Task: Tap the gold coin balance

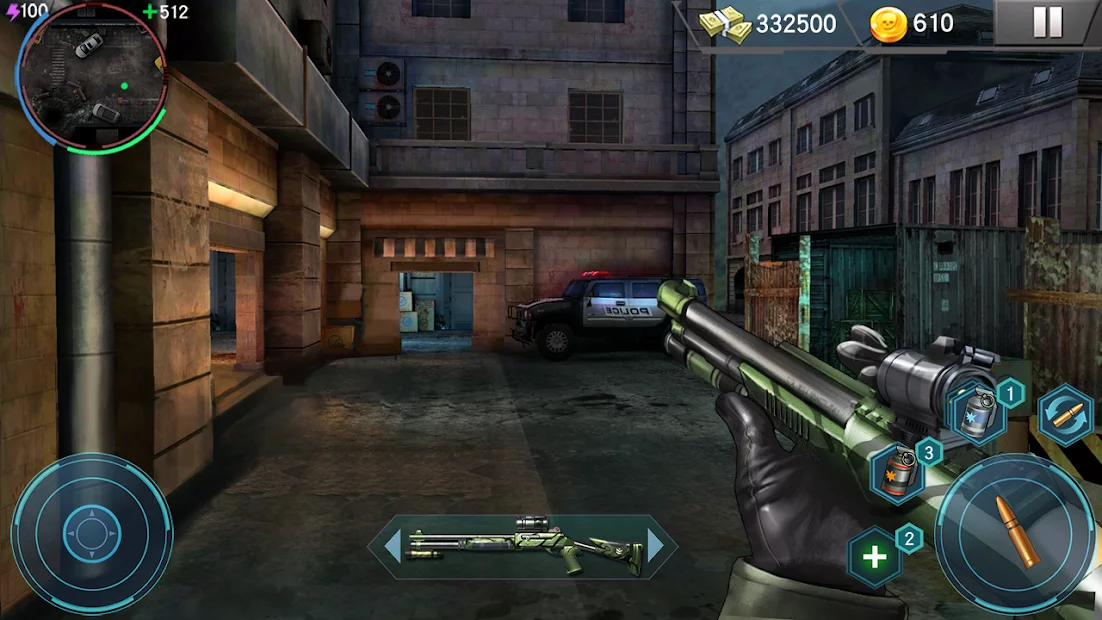Action: pyautogui.click(x=913, y=24)
